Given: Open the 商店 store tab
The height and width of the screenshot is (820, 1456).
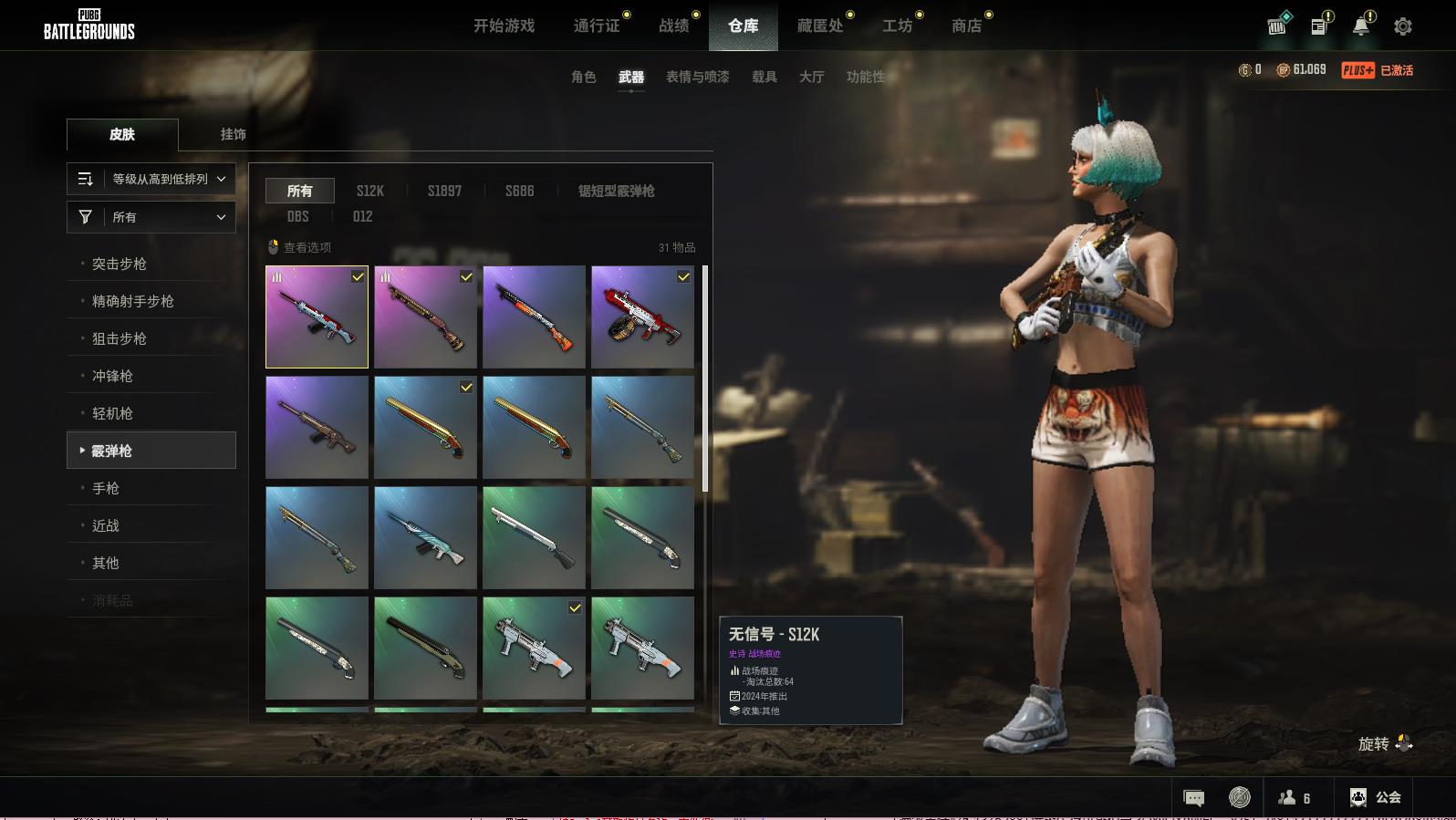Looking at the screenshot, I should (x=966, y=26).
